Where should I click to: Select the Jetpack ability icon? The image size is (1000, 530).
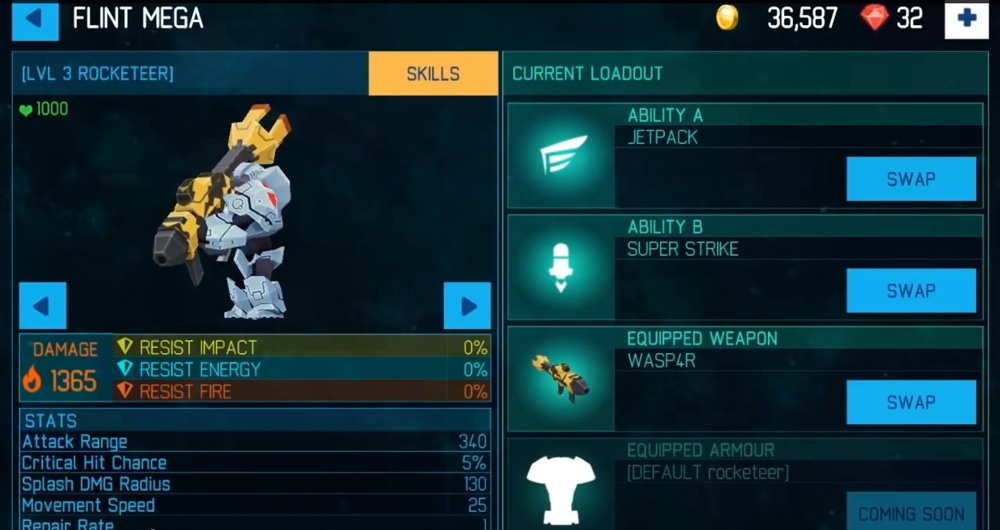tap(560, 156)
